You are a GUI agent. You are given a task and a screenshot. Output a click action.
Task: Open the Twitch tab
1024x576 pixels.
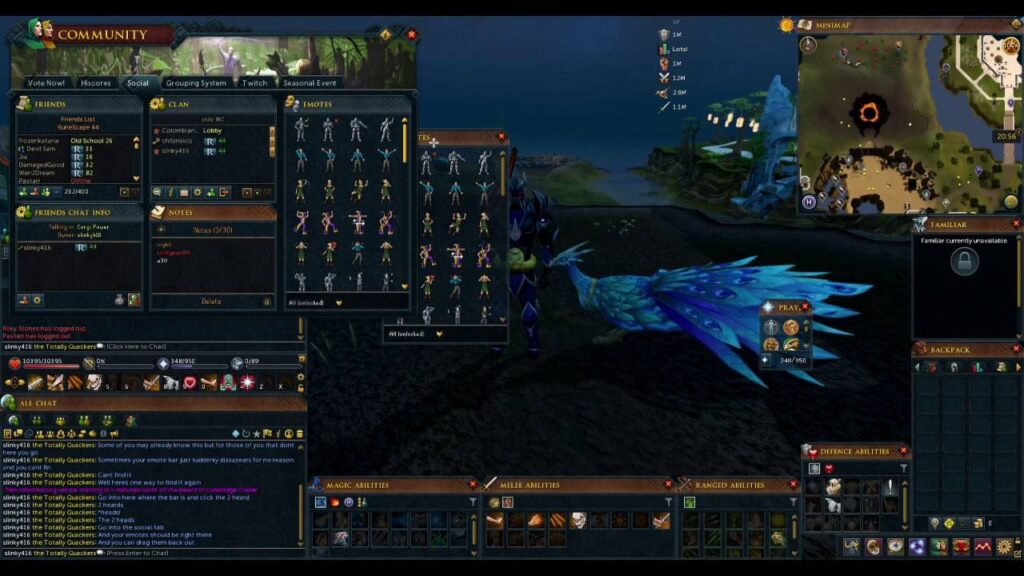(255, 83)
